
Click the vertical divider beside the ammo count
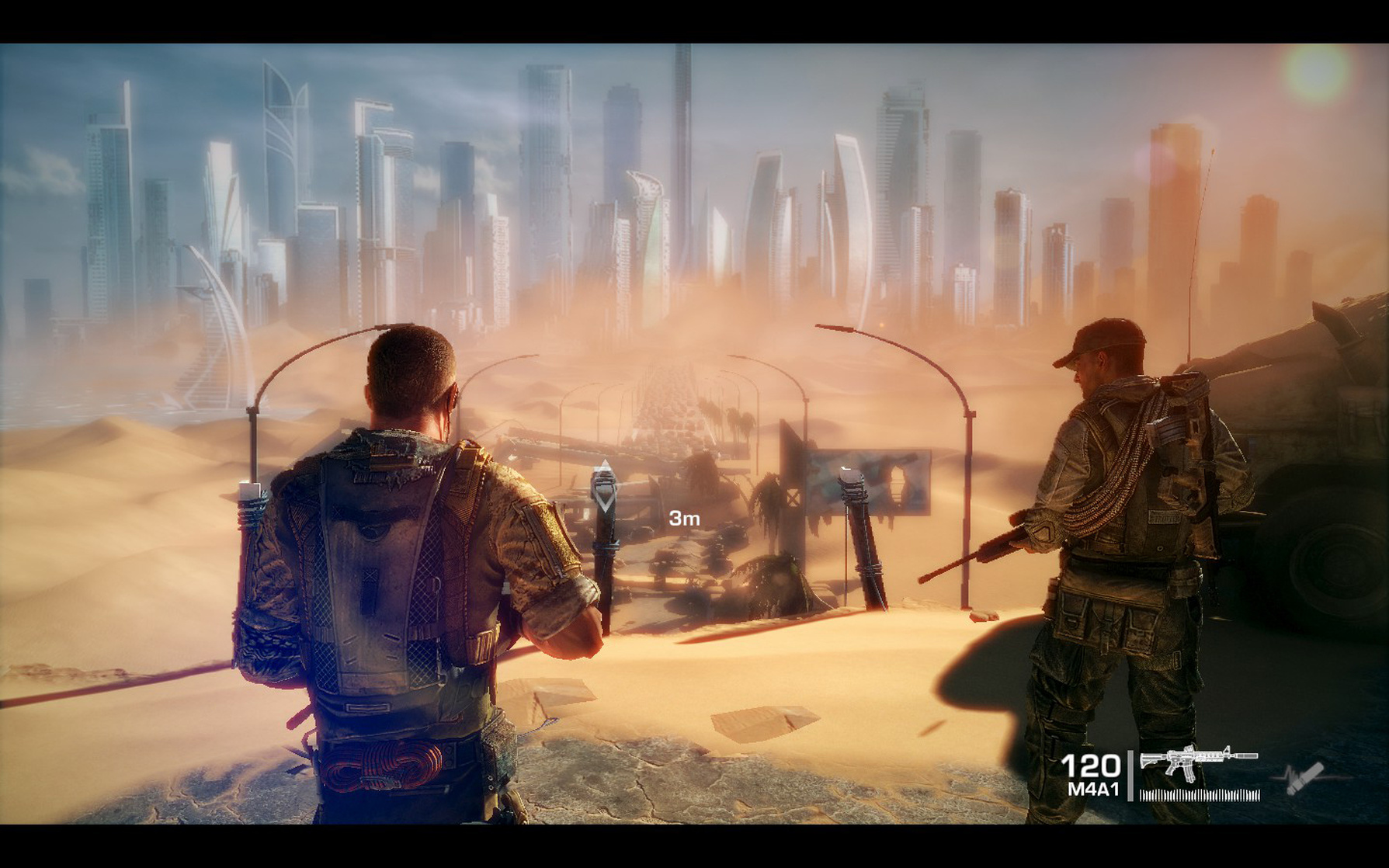click(x=1130, y=776)
